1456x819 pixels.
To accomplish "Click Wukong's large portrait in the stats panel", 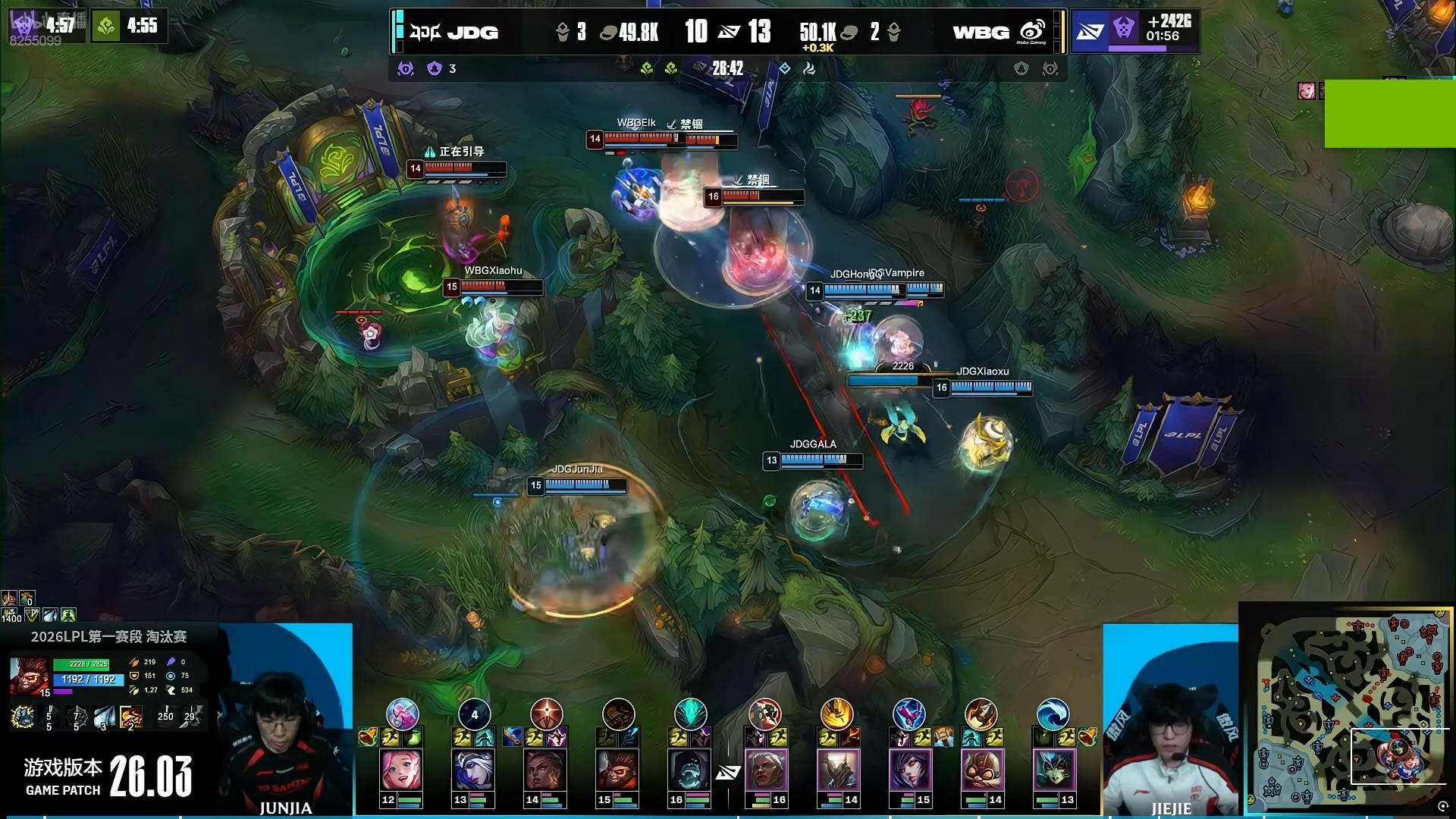I will pyautogui.click(x=30, y=676).
